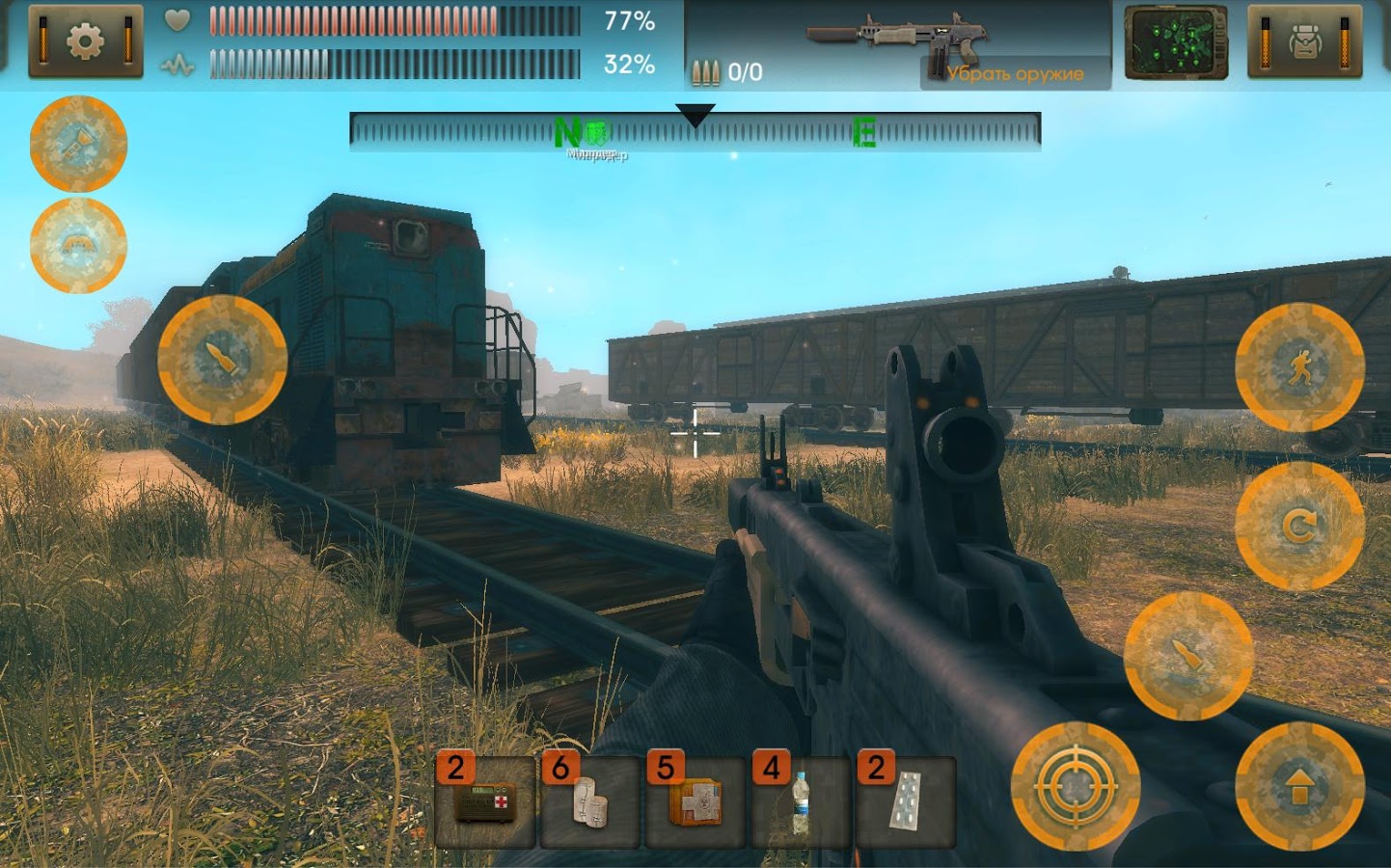Image resolution: width=1391 pixels, height=868 pixels.
Task: Toggle the flashlight button
Action: [78, 144]
